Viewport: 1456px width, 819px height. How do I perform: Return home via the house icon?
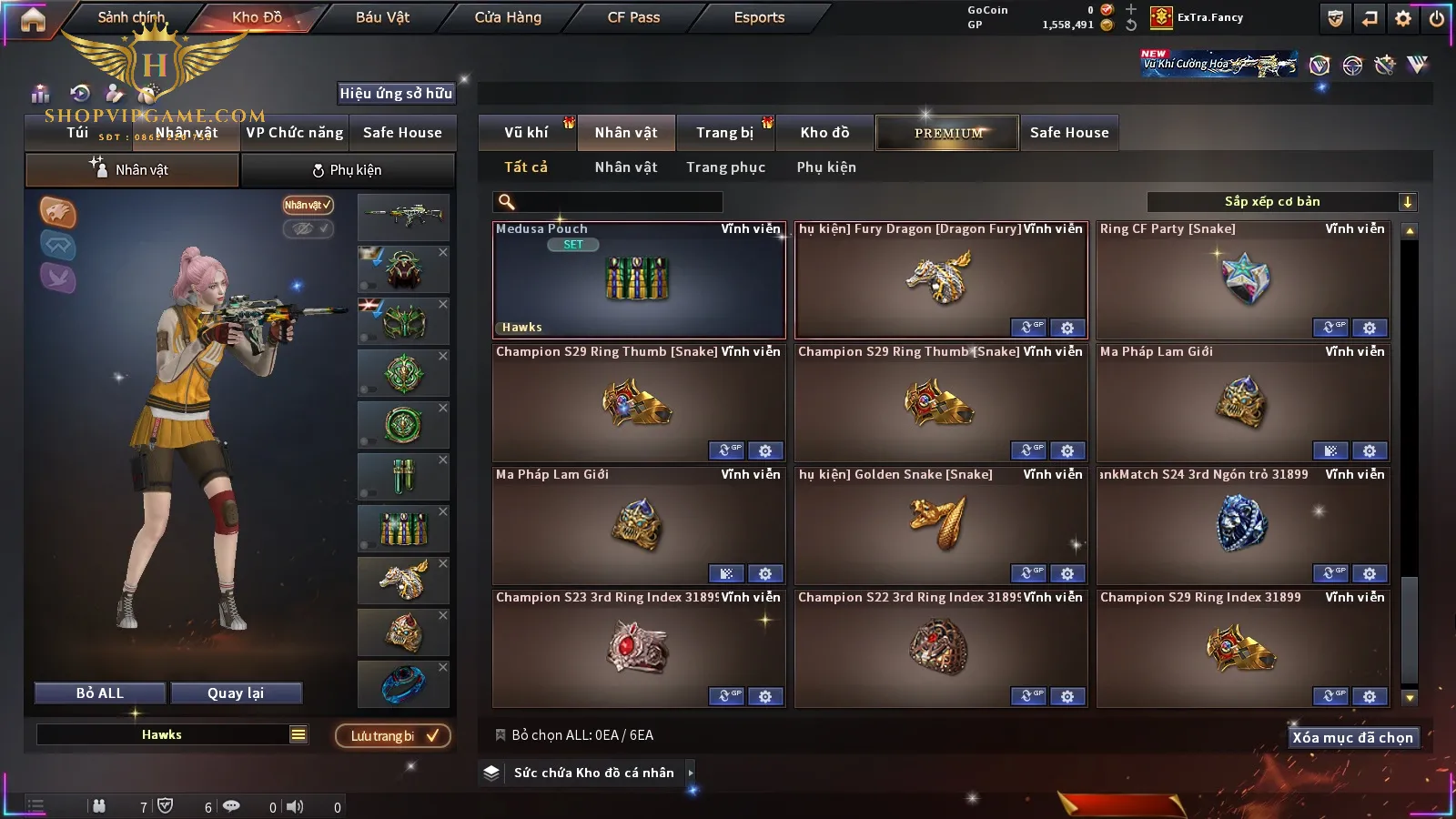click(x=33, y=19)
